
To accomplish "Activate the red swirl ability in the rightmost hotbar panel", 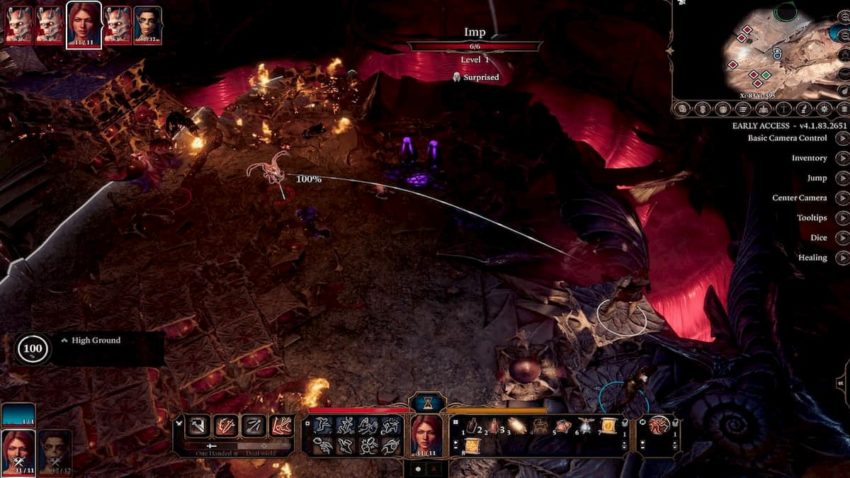I will pos(658,426).
